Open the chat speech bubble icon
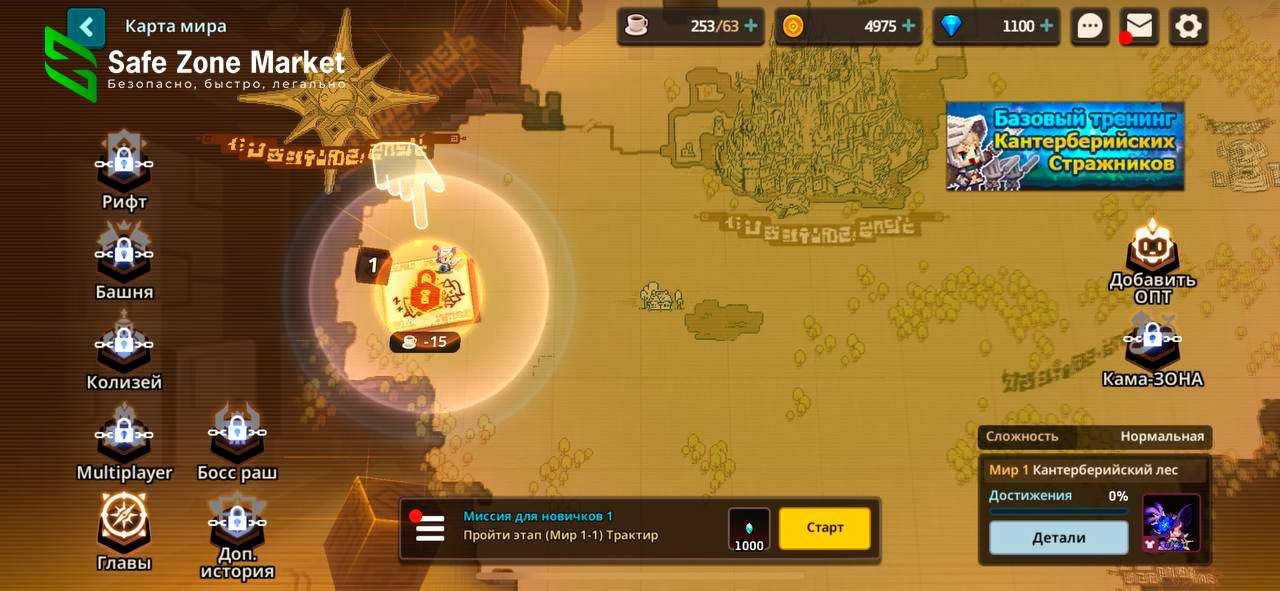 (x=1090, y=26)
